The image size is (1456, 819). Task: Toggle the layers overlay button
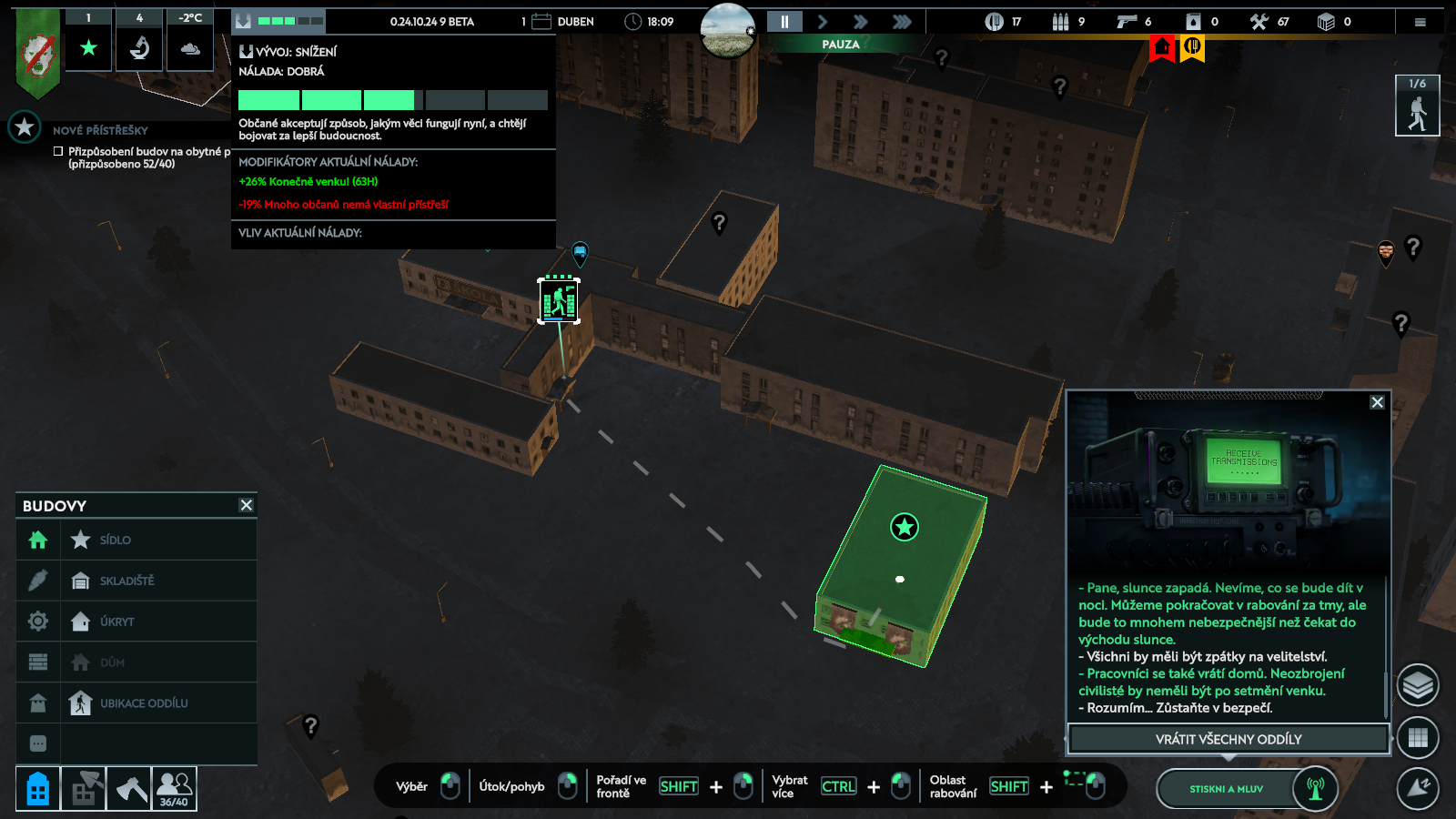point(1418,685)
